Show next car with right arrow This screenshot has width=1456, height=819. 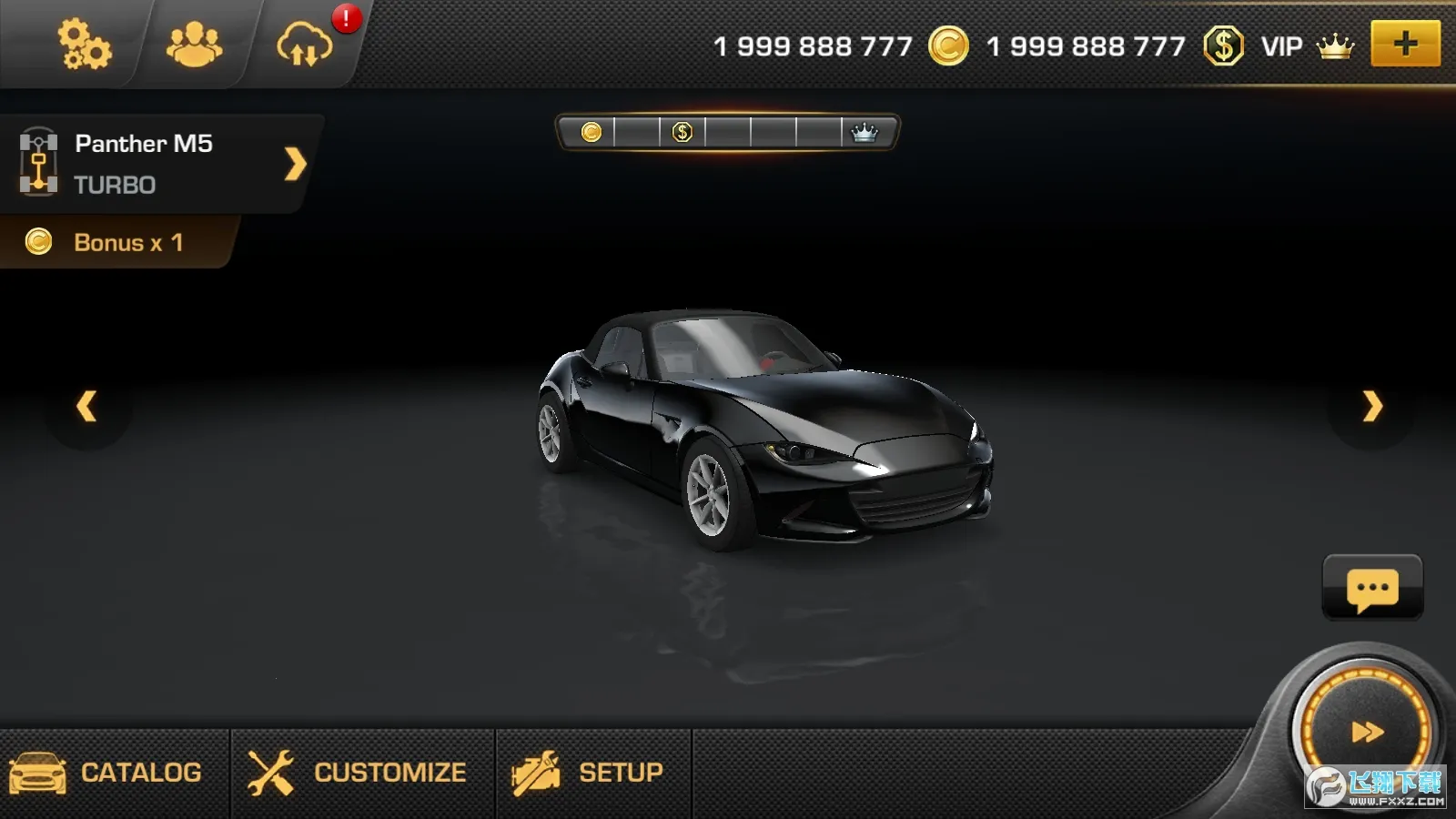point(1372,406)
